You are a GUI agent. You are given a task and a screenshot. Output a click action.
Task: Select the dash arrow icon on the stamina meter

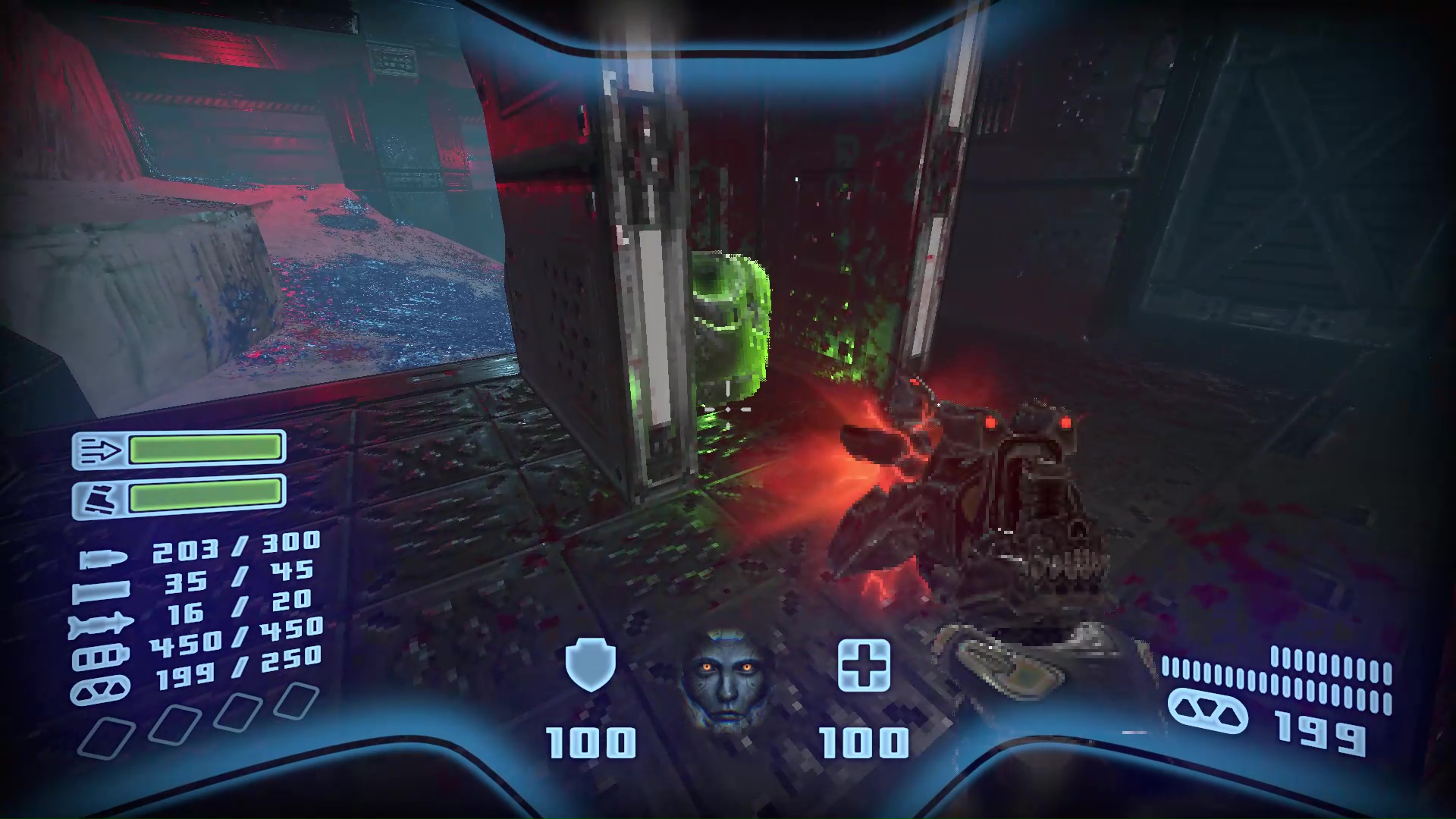100,449
